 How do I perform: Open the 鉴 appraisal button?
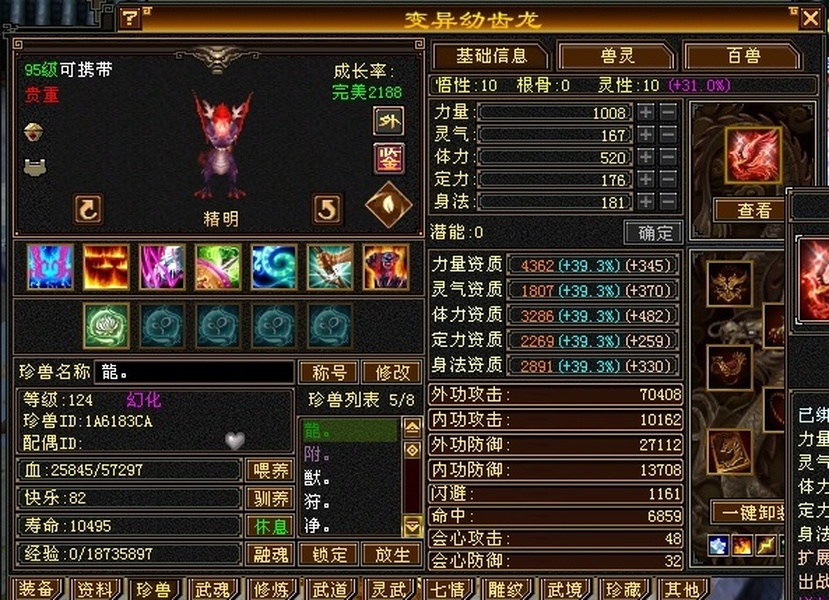[388, 158]
